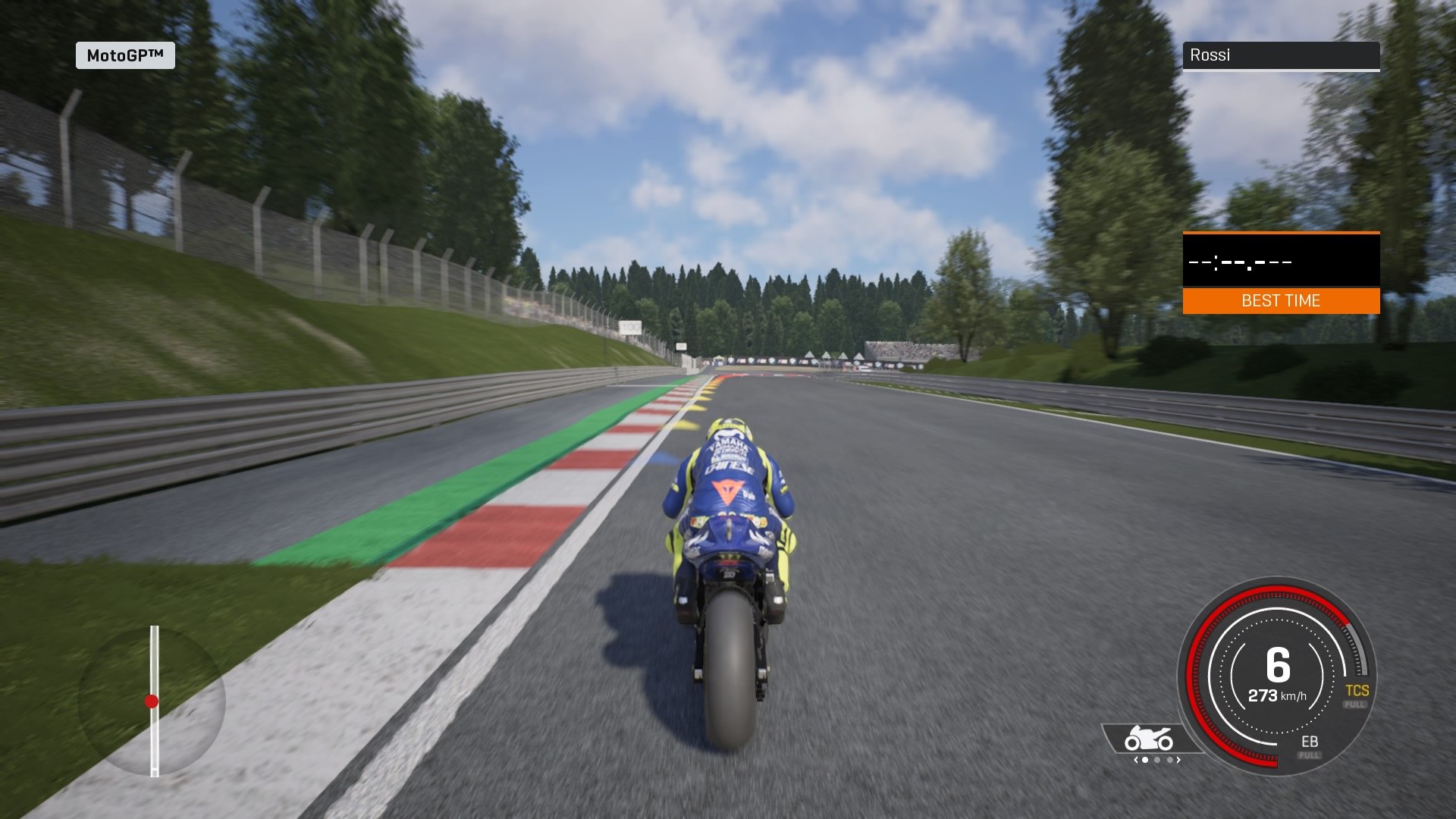1456x819 pixels.
Task: Click the MotoGP™ class label
Action: pyautogui.click(x=126, y=55)
